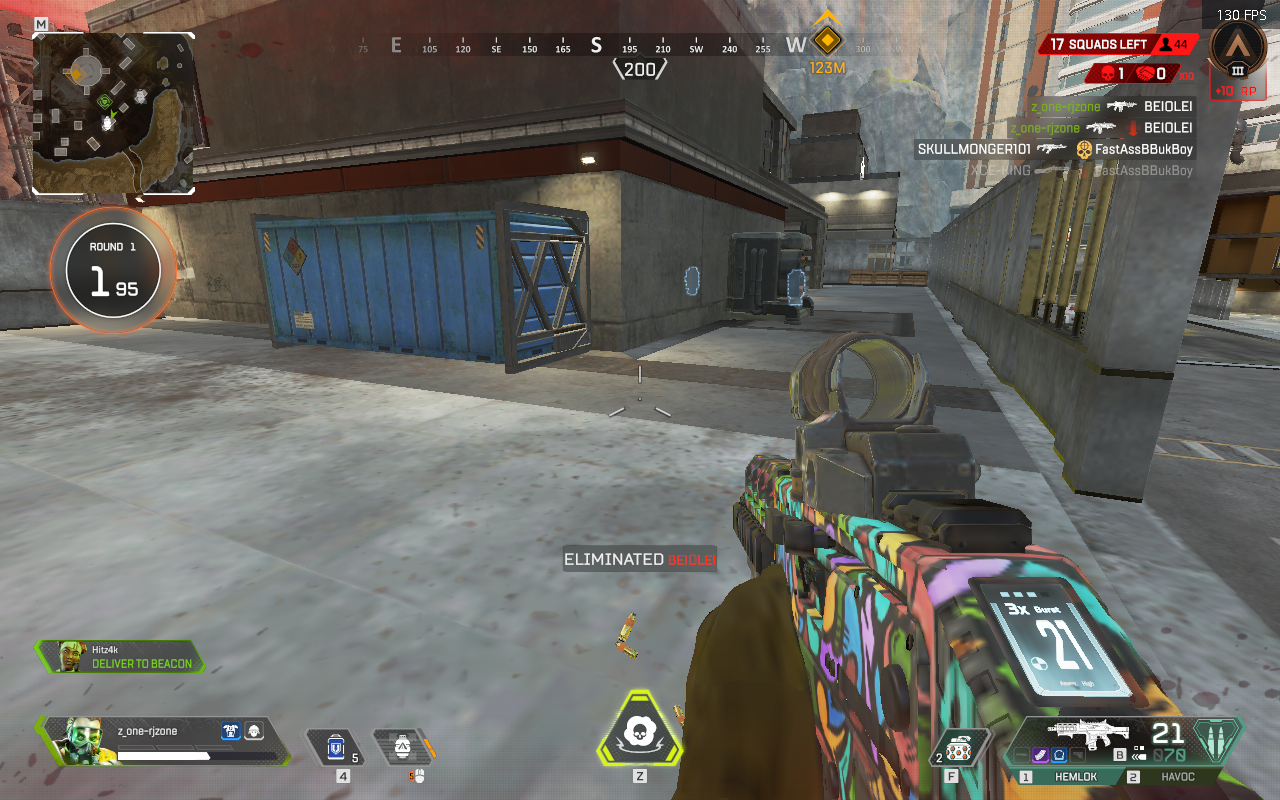Click the blue optic attachment icon
This screenshot has width=1280, height=800.
click(1061, 755)
